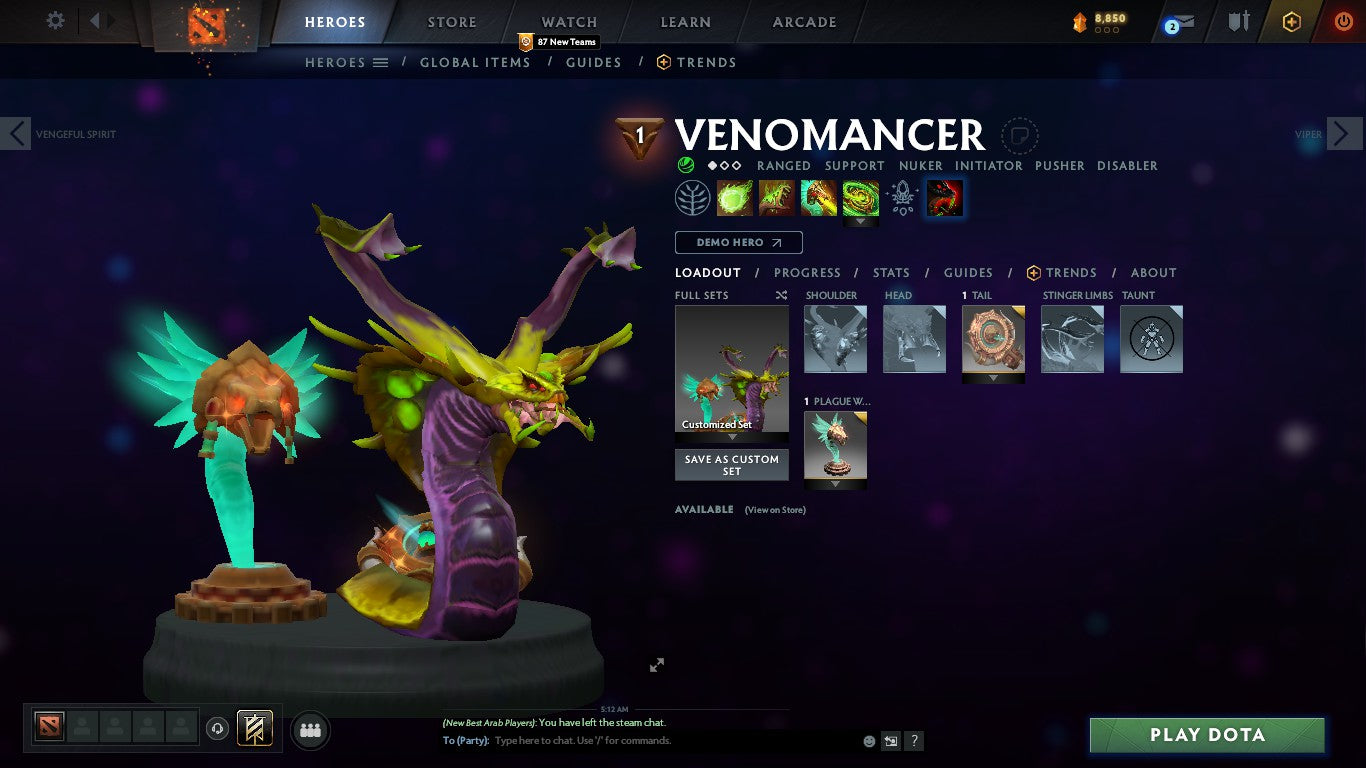Screen dimensions: 1366x768
Task: Click the DEMO HERO button
Action: [738, 242]
